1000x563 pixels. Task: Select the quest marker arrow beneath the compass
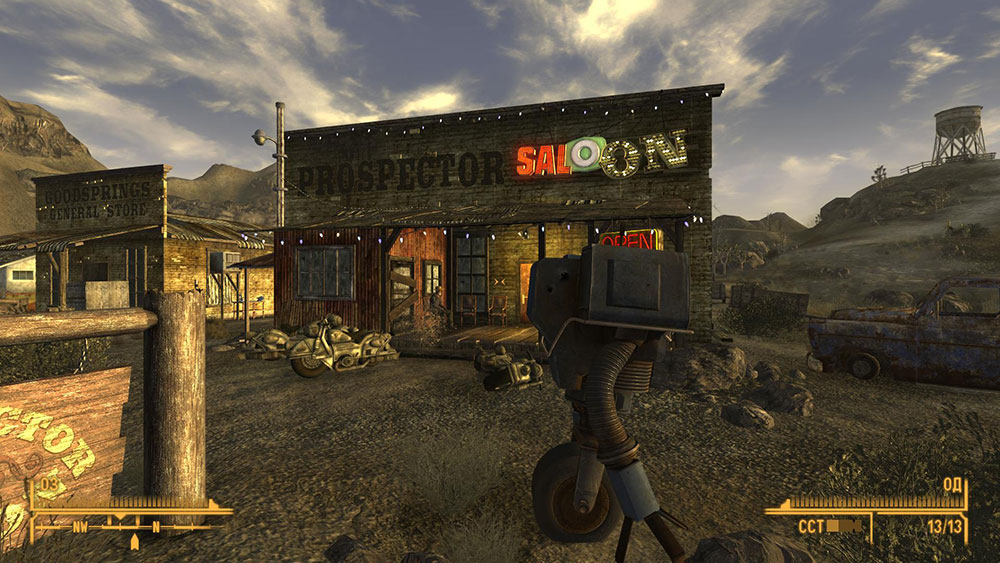point(135,542)
